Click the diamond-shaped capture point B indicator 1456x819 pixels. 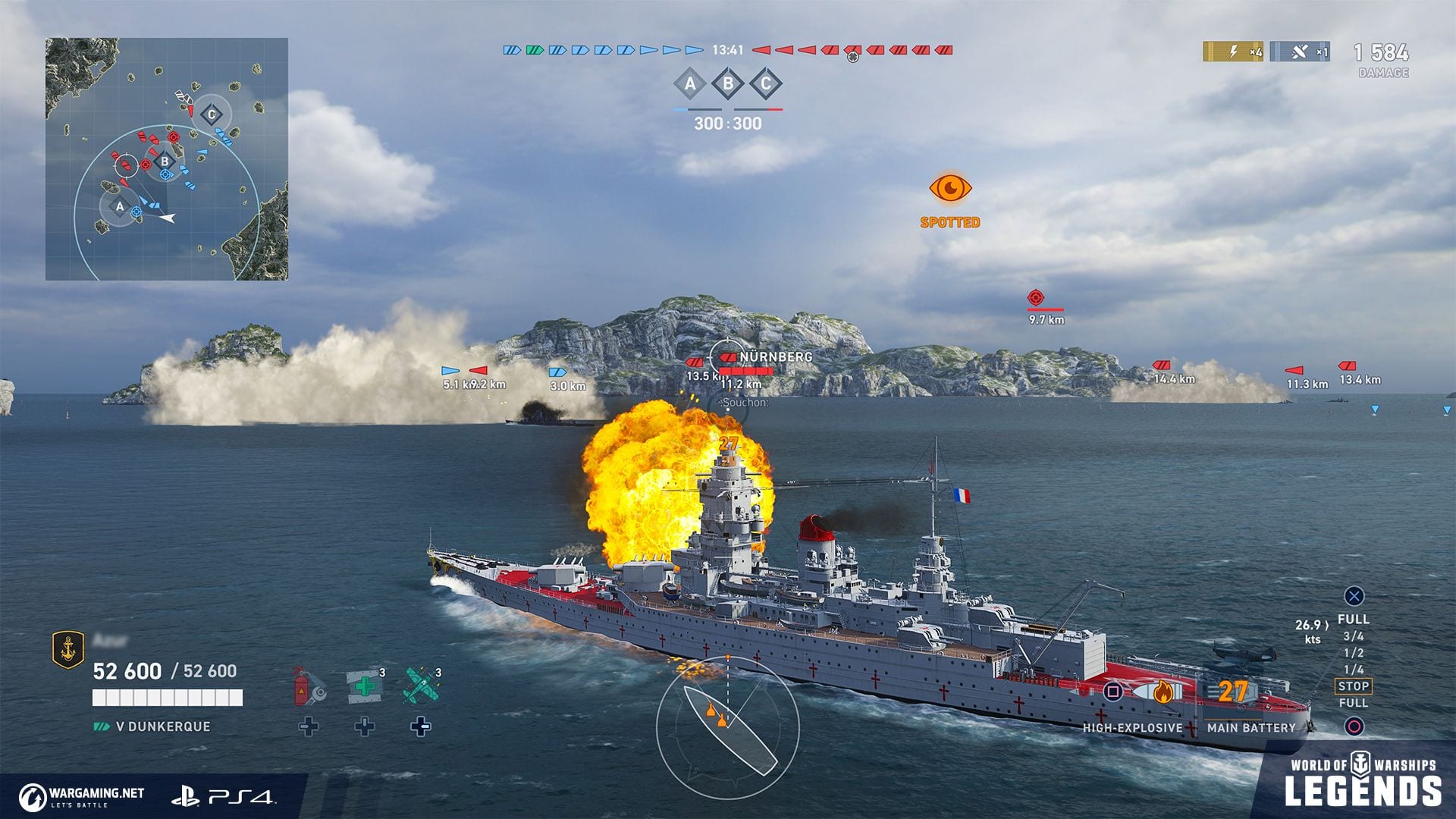coord(728,84)
